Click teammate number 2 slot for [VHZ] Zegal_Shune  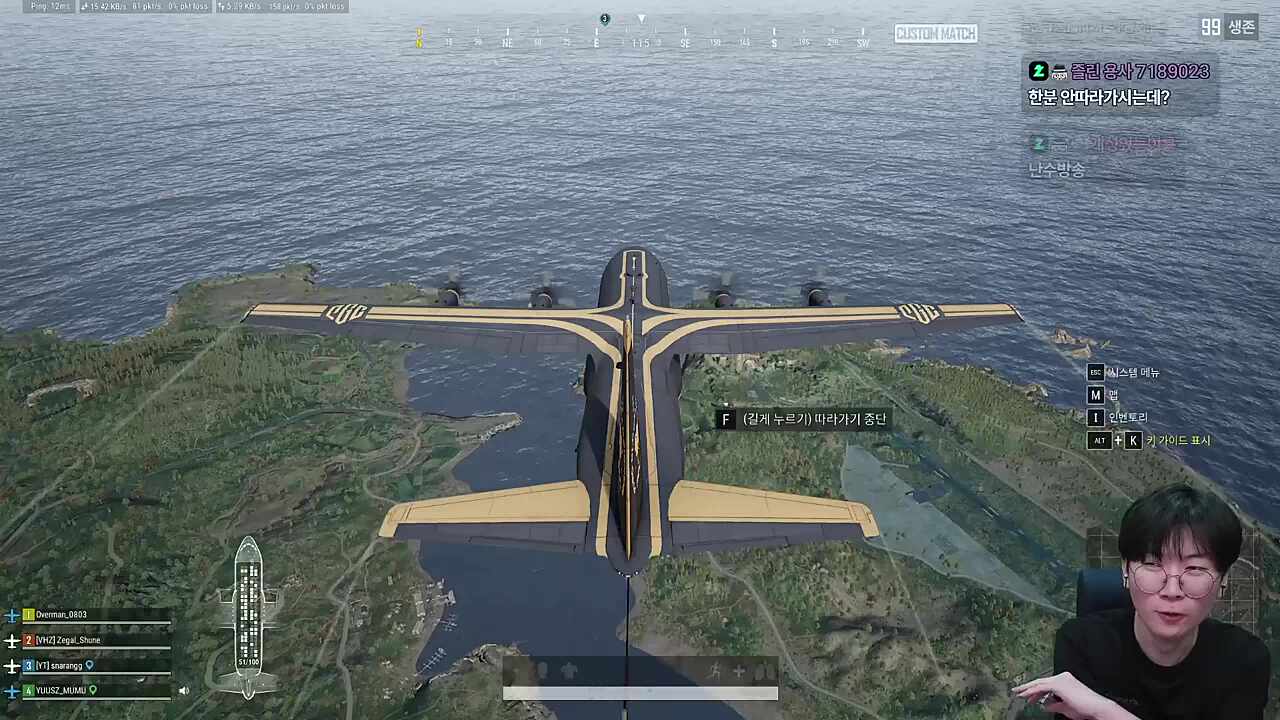pos(28,640)
